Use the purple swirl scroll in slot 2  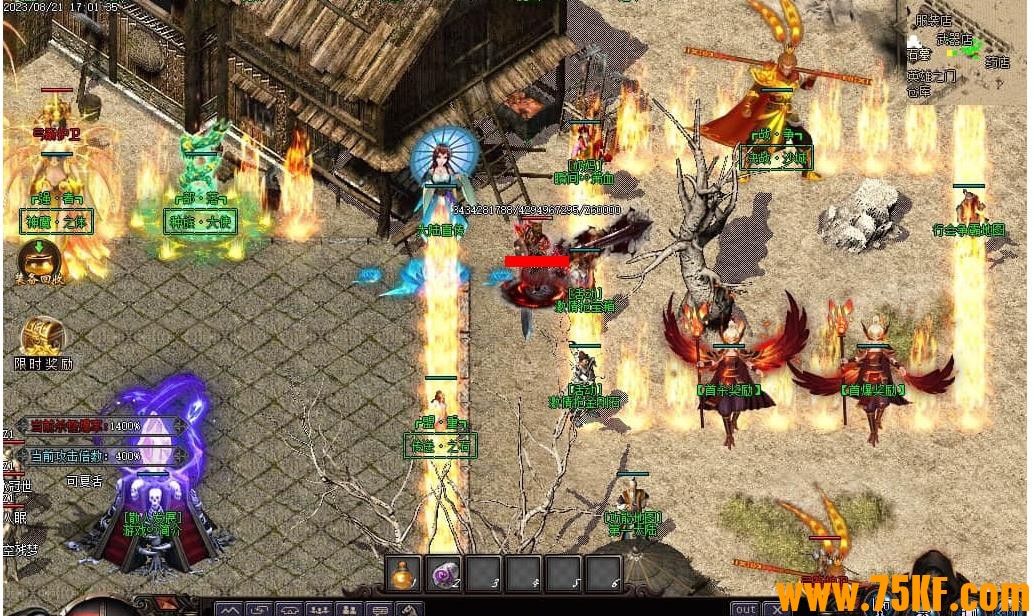[x=443, y=573]
